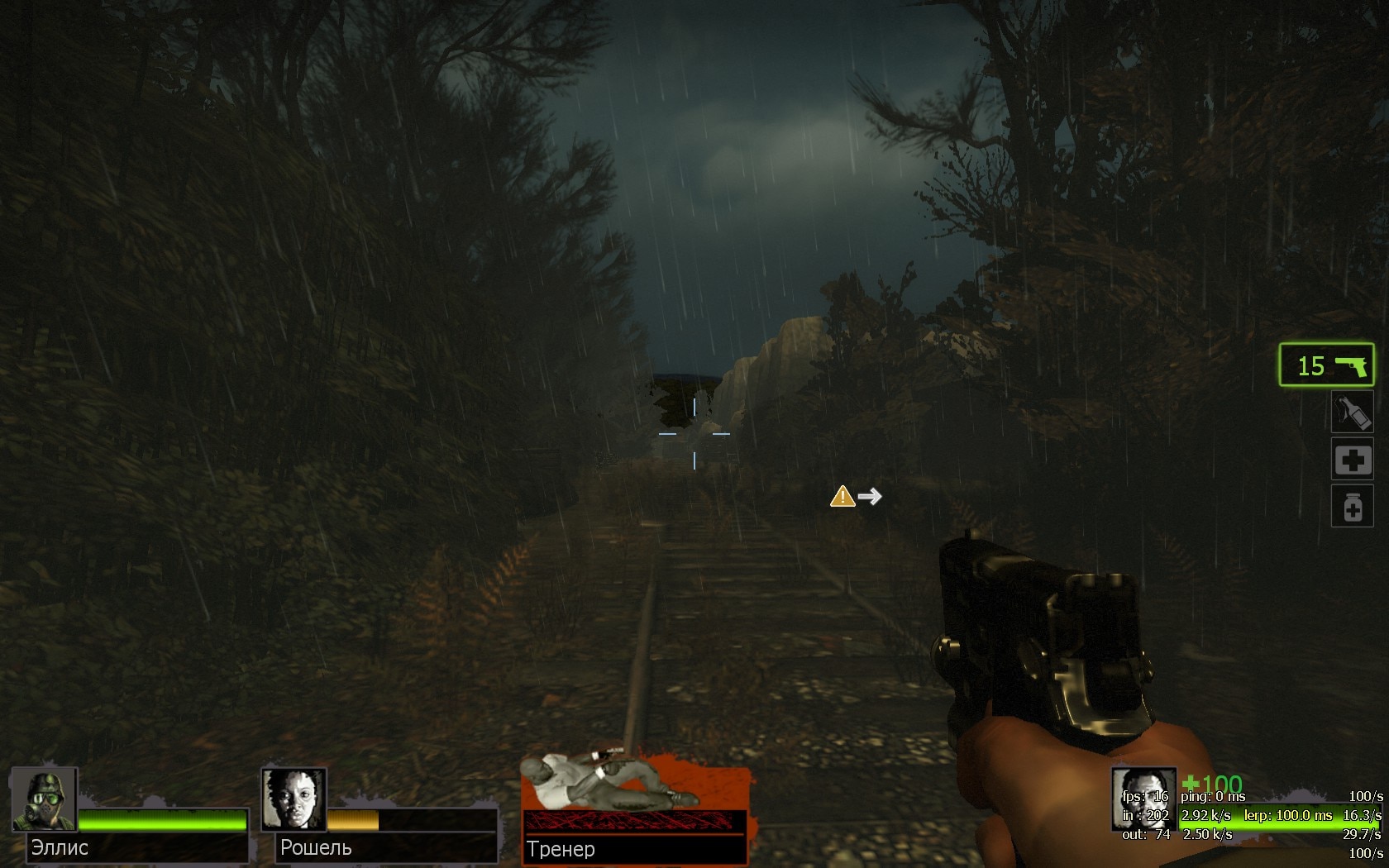Select the pistol weapon slot

[x=1326, y=365]
